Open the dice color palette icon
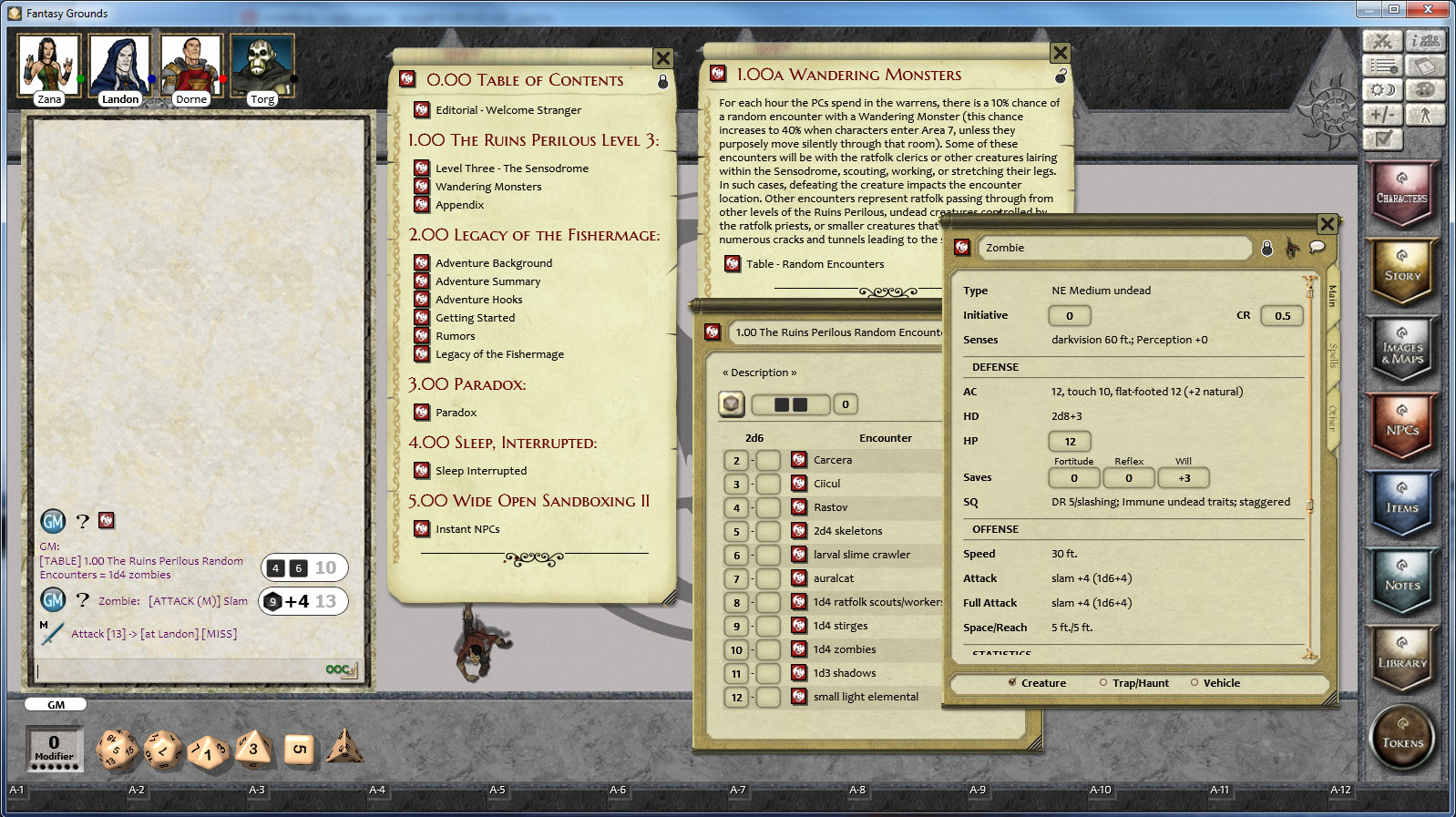 1426,89
